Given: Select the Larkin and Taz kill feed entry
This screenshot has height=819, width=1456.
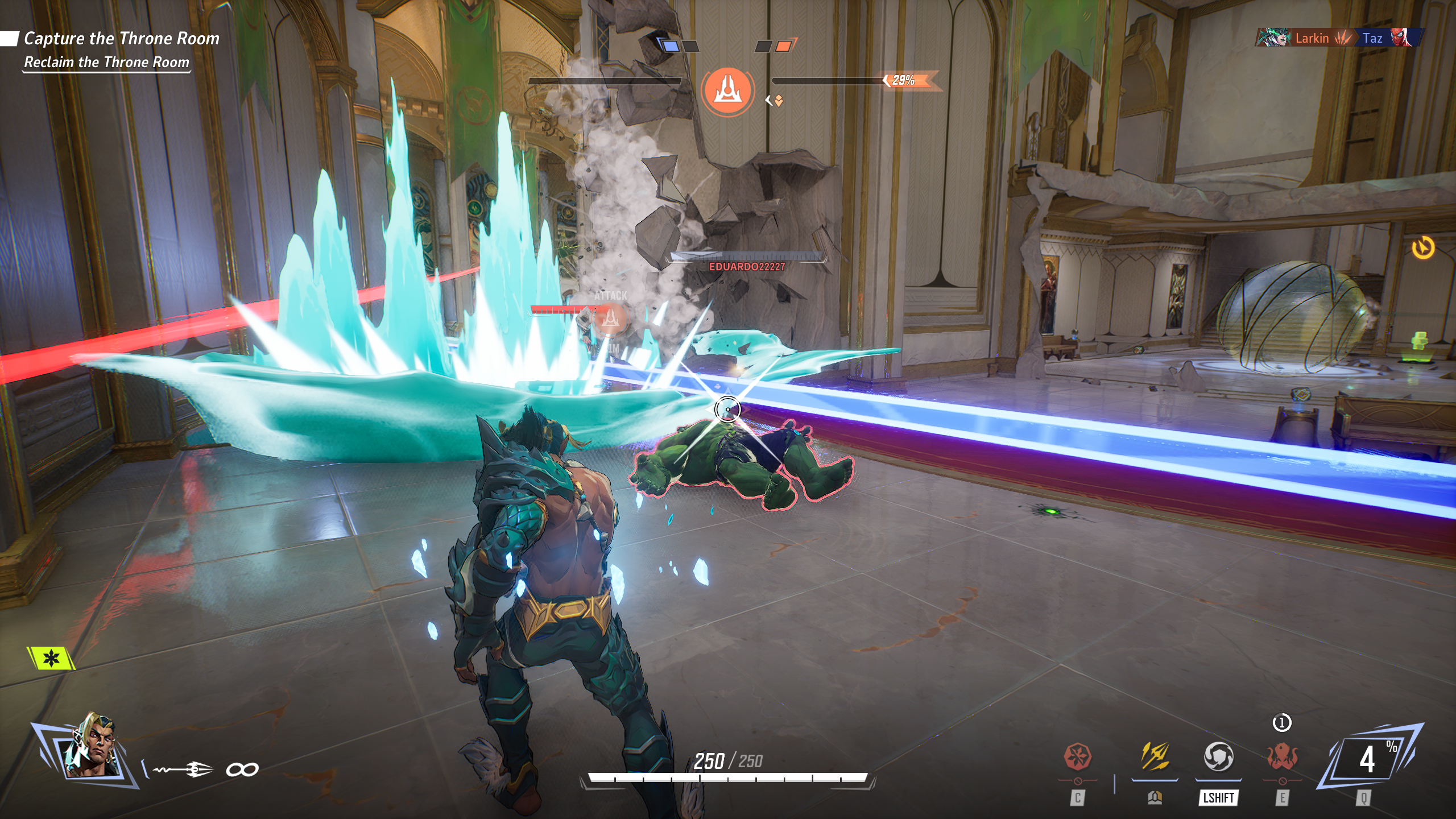Looking at the screenshot, I should [x=1340, y=38].
